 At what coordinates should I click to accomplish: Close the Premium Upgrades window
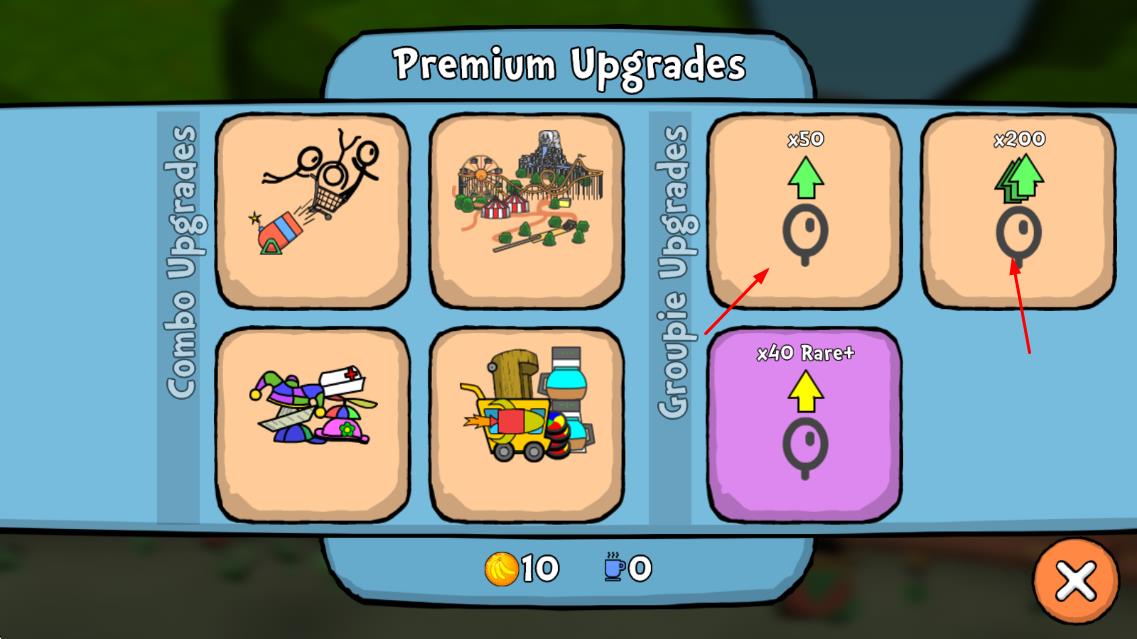point(1076,580)
